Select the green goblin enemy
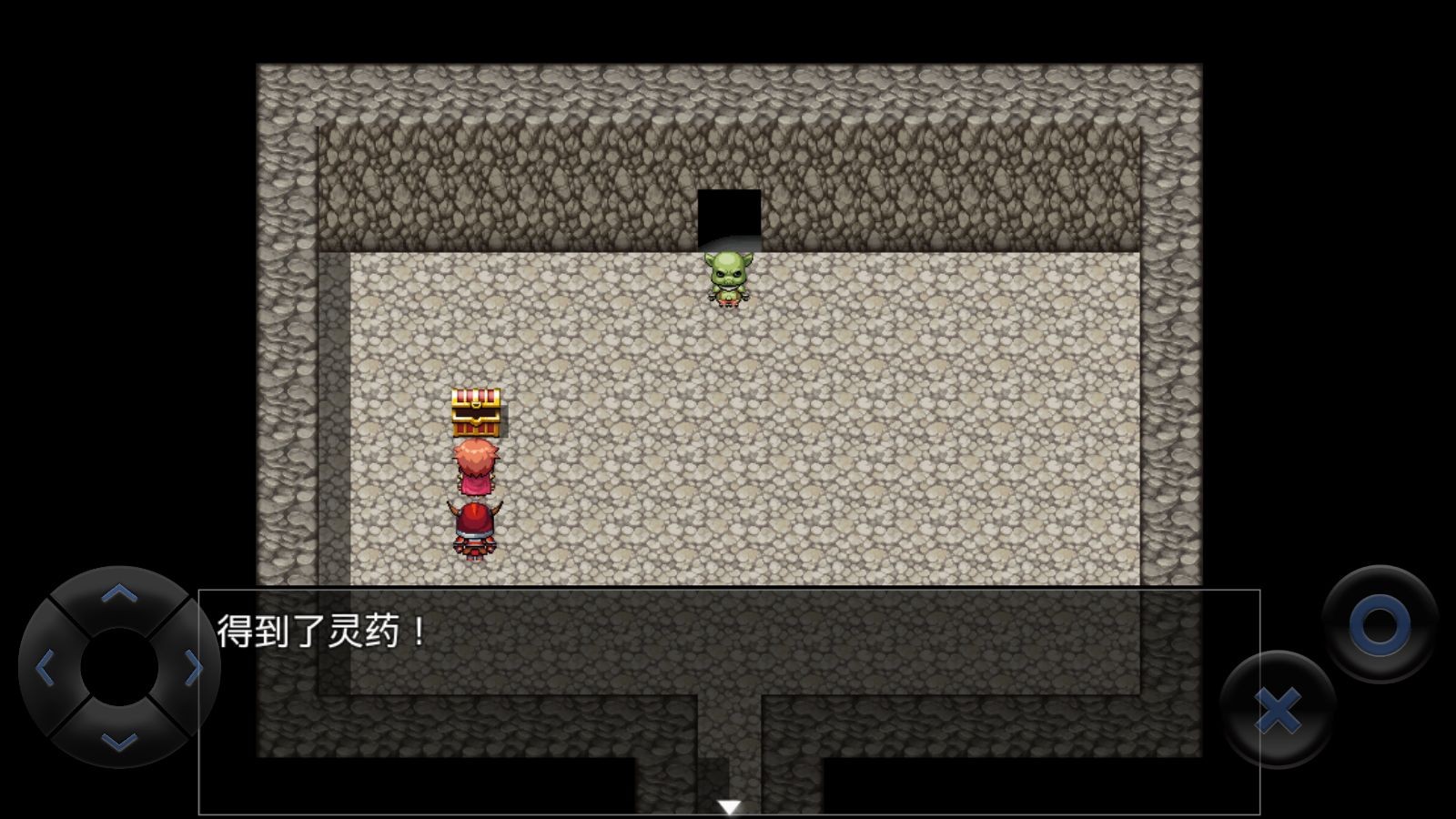 [x=727, y=279]
